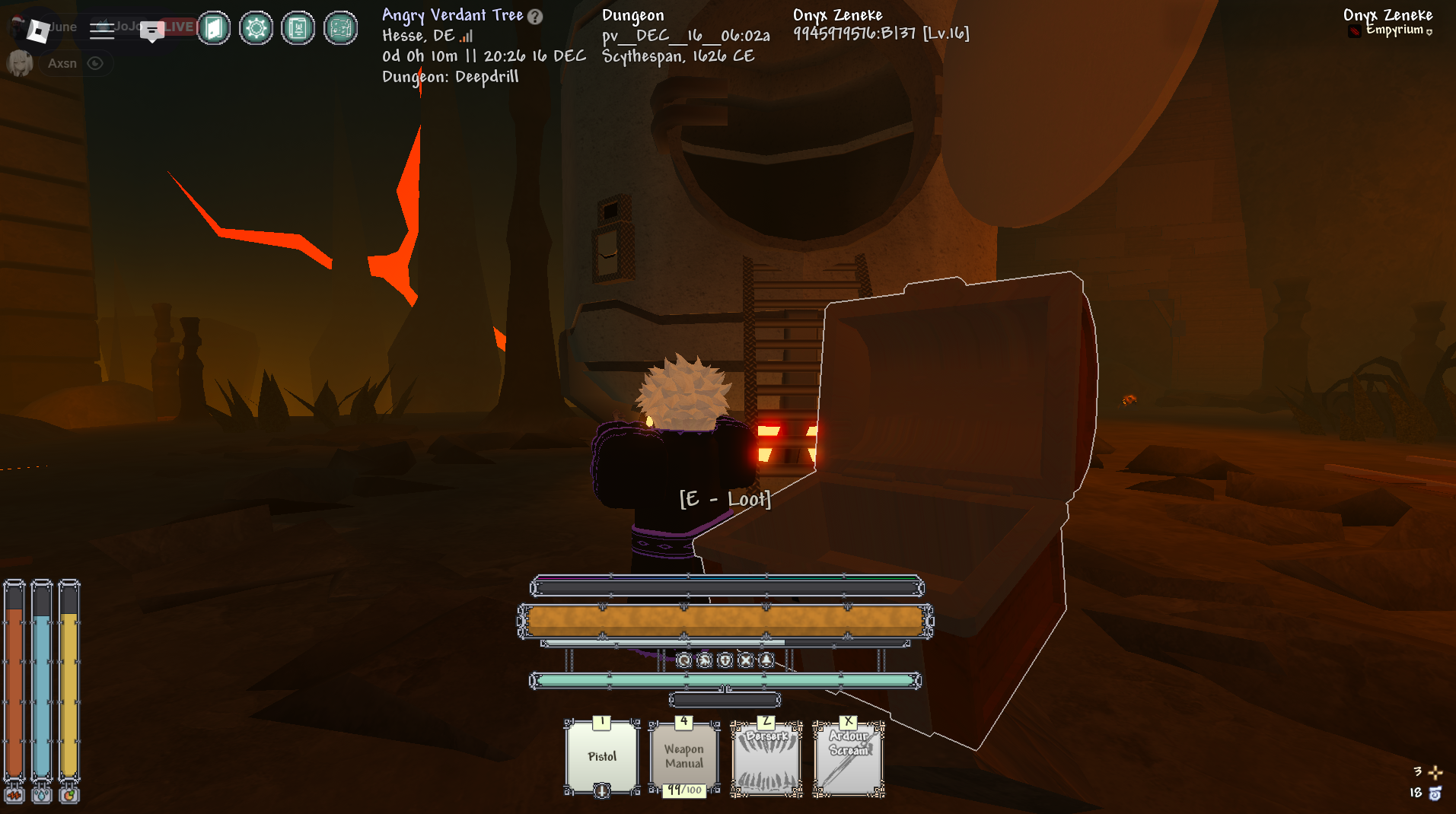
Task: Open settings via the gear icon
Action: click(x=256, y=29)
